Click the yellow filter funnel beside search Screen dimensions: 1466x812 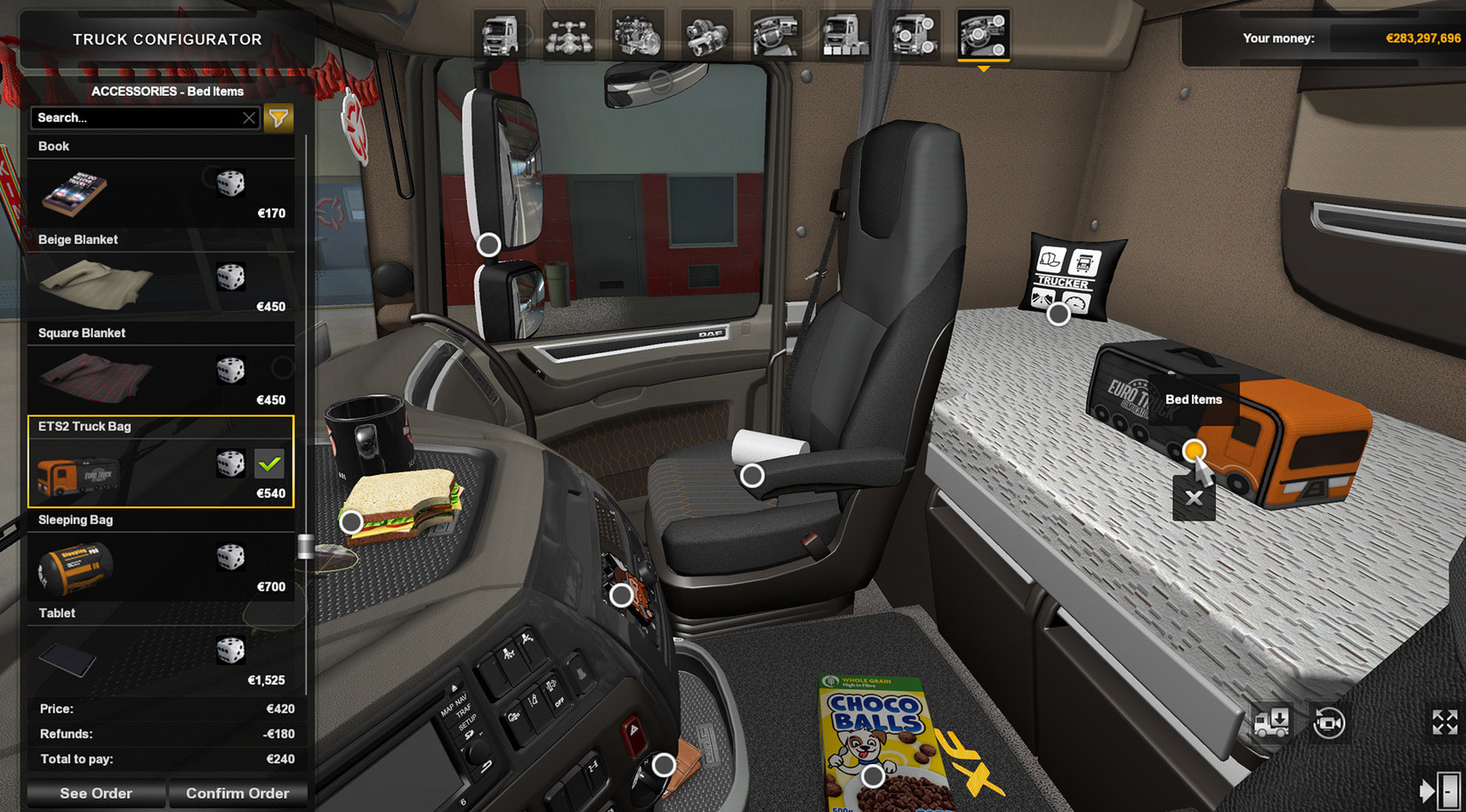click(x=278, y=117)
